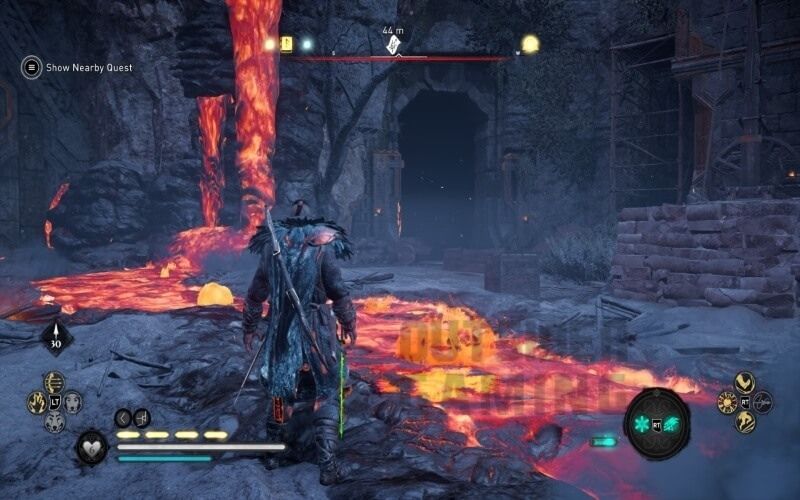Activate the golden sun wheel ability

coord(726,402)
